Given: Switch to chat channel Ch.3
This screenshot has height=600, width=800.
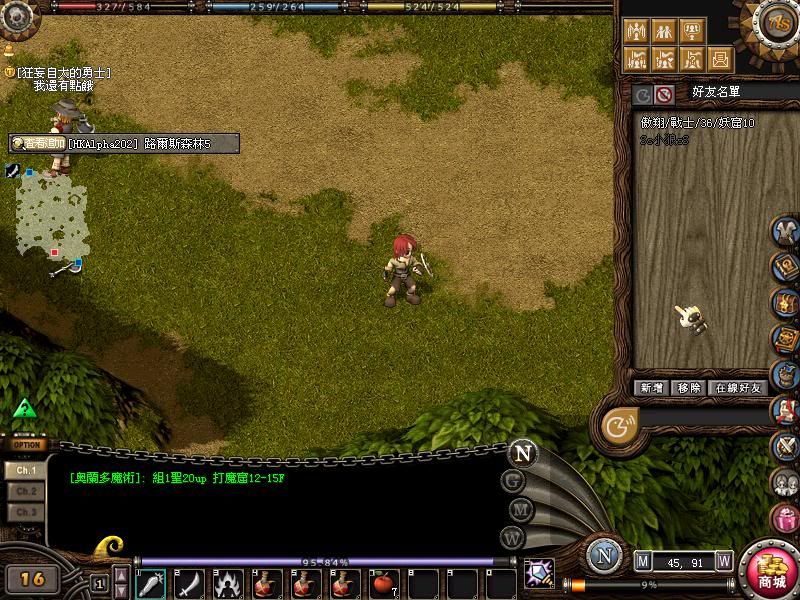Looking at the screenshot, I should (26, 512).
